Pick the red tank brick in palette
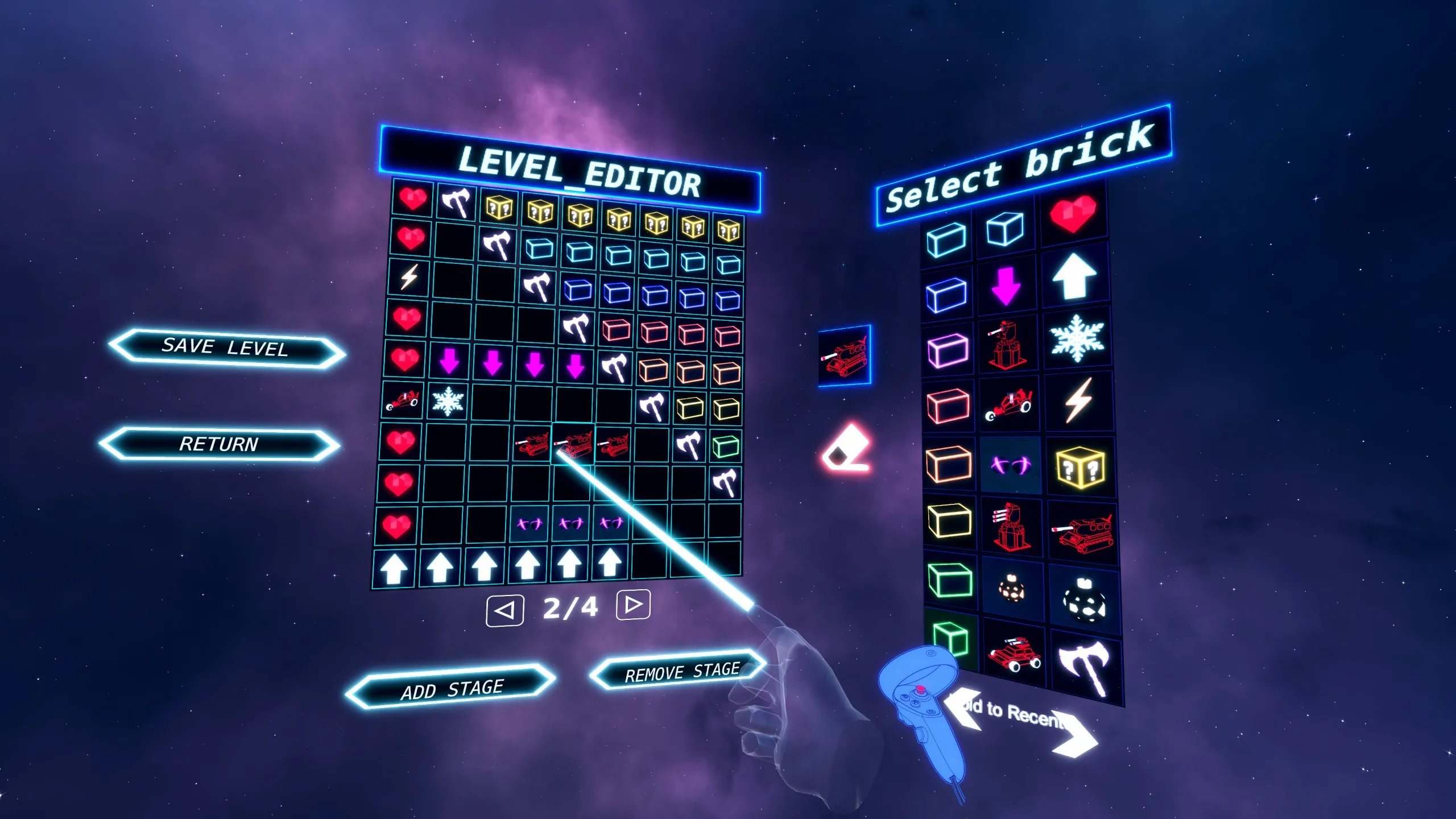Image resolution: width=1456 pixels, height=819 pixels. (1082, 533)
